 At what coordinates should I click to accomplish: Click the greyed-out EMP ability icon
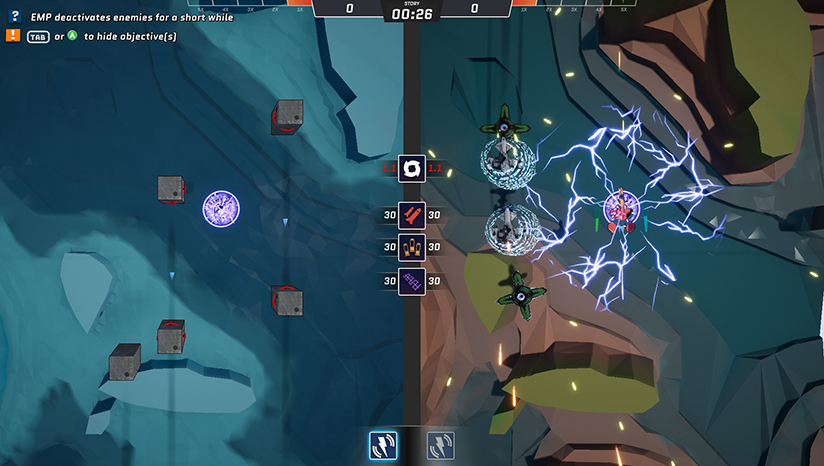[441, 445]
